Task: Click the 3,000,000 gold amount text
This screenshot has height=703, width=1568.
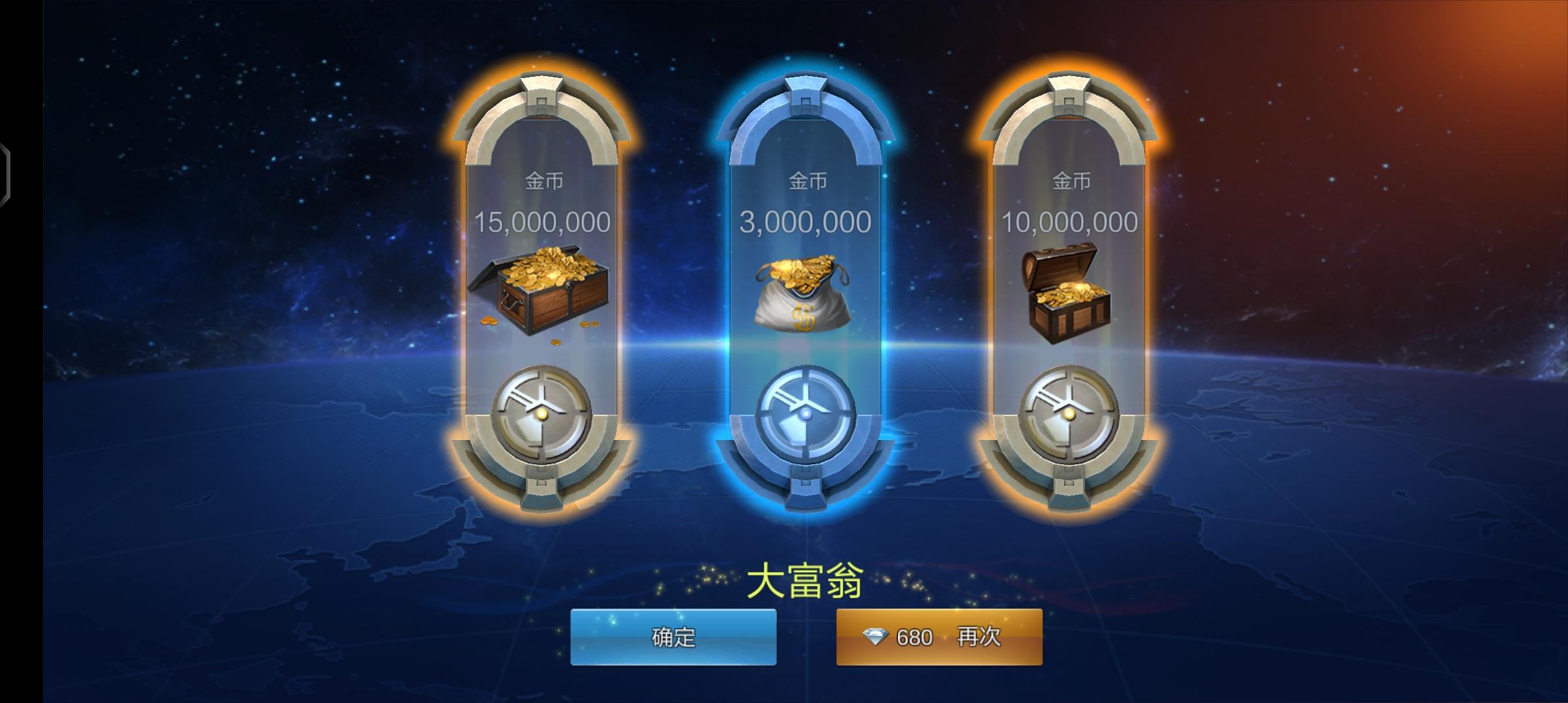Action: [805, 221]
